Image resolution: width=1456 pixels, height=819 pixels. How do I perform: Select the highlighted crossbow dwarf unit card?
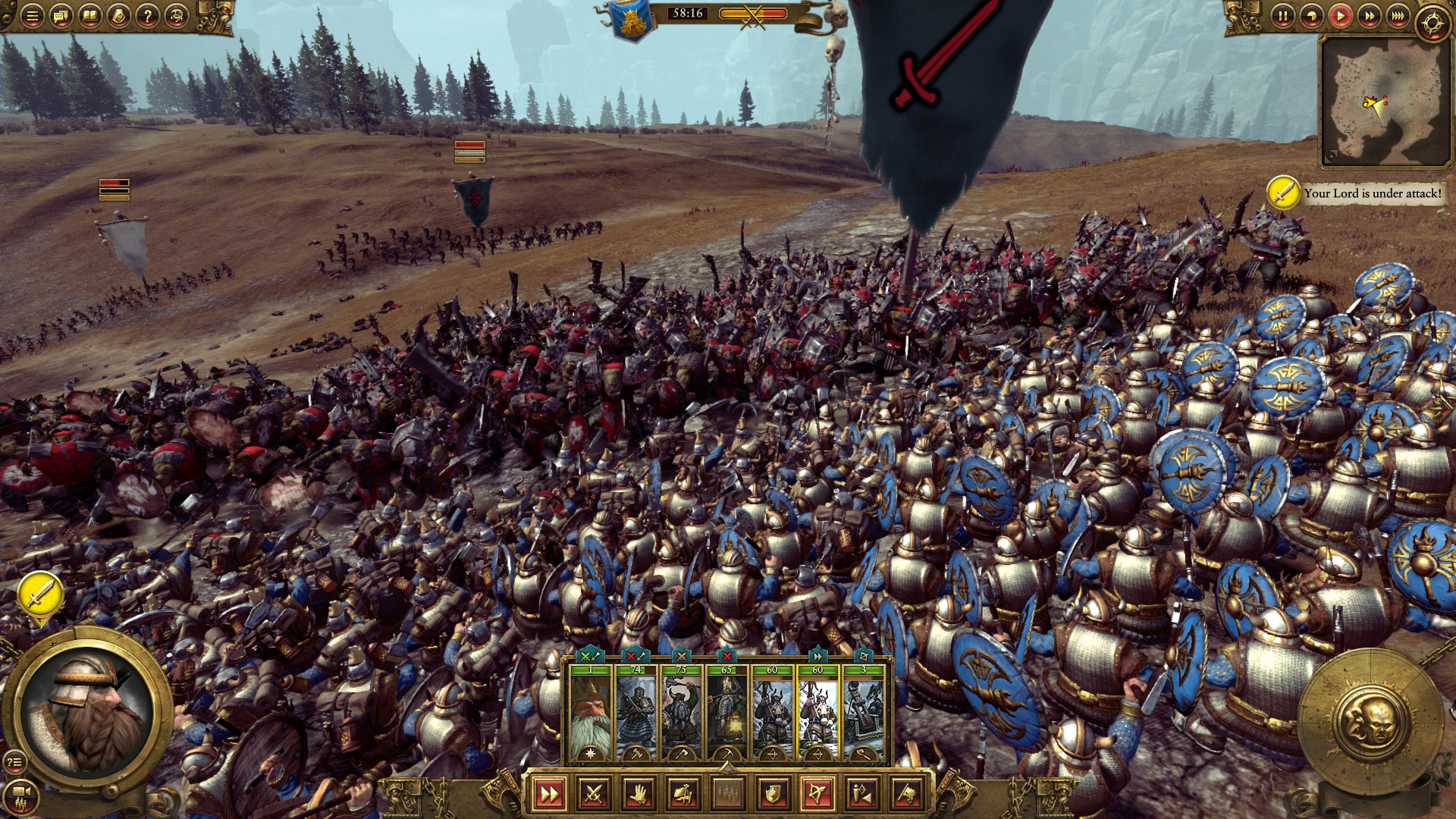click(817, 713)
